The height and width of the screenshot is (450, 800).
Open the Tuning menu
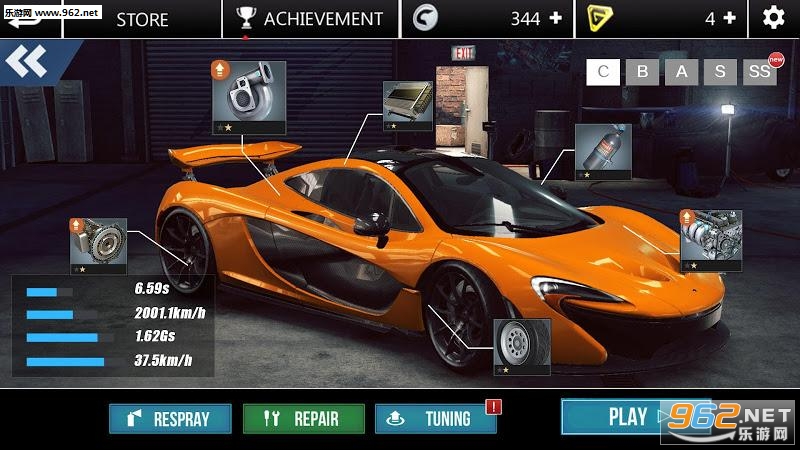coord(435,419)
